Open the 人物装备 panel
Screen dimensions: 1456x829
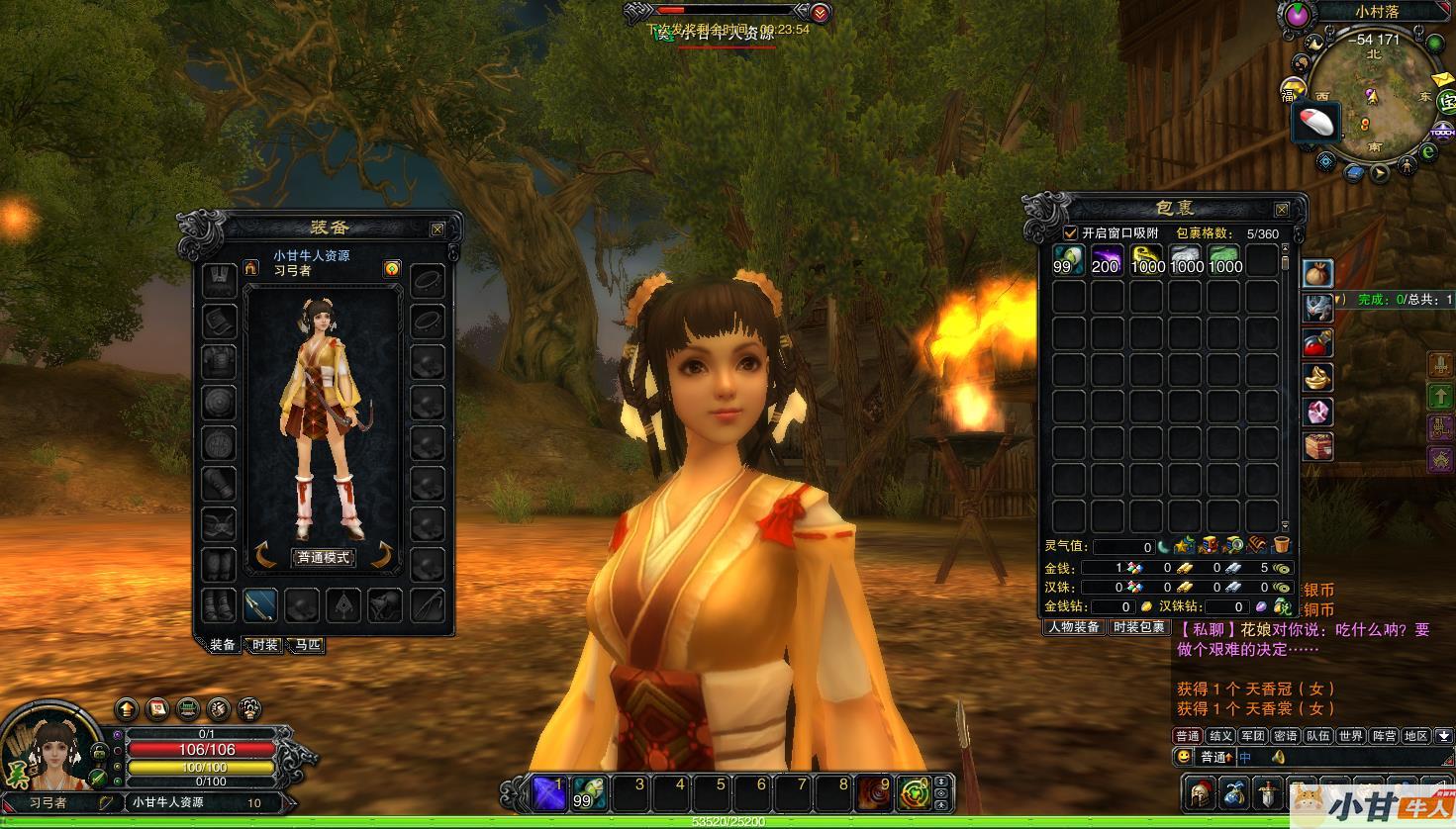point(1074,627)
